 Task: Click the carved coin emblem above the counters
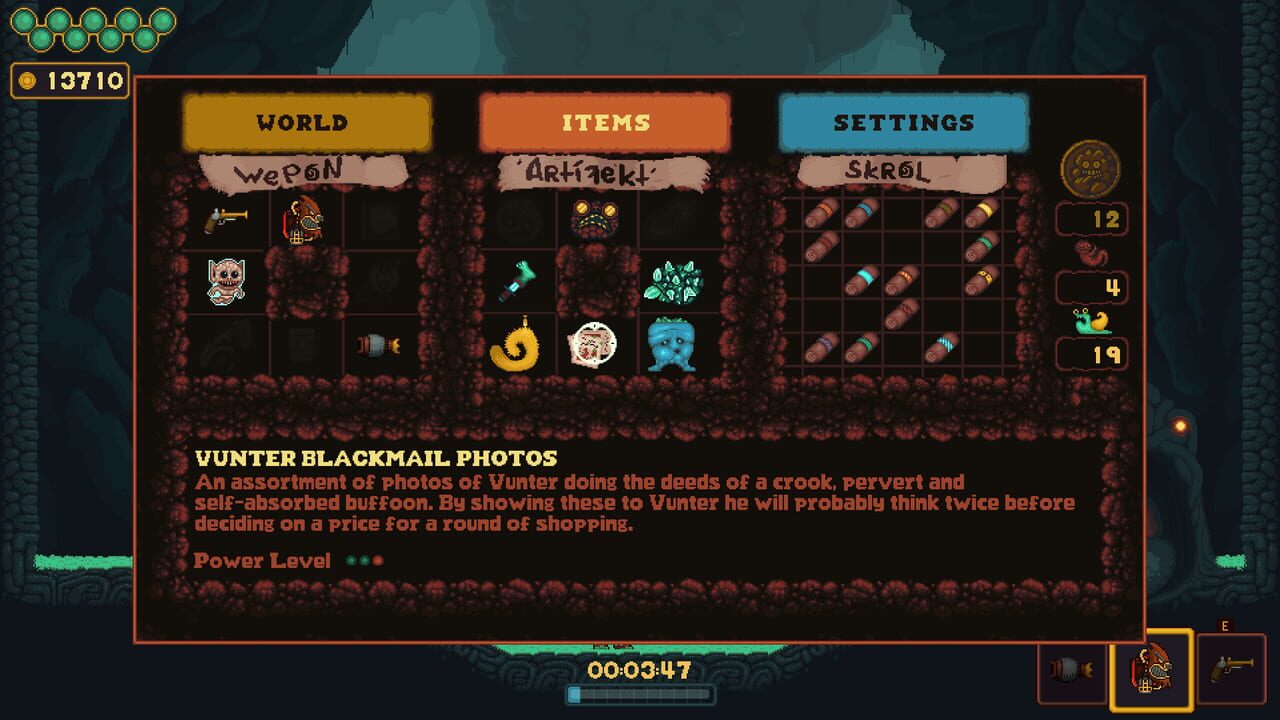point(1091,169)
